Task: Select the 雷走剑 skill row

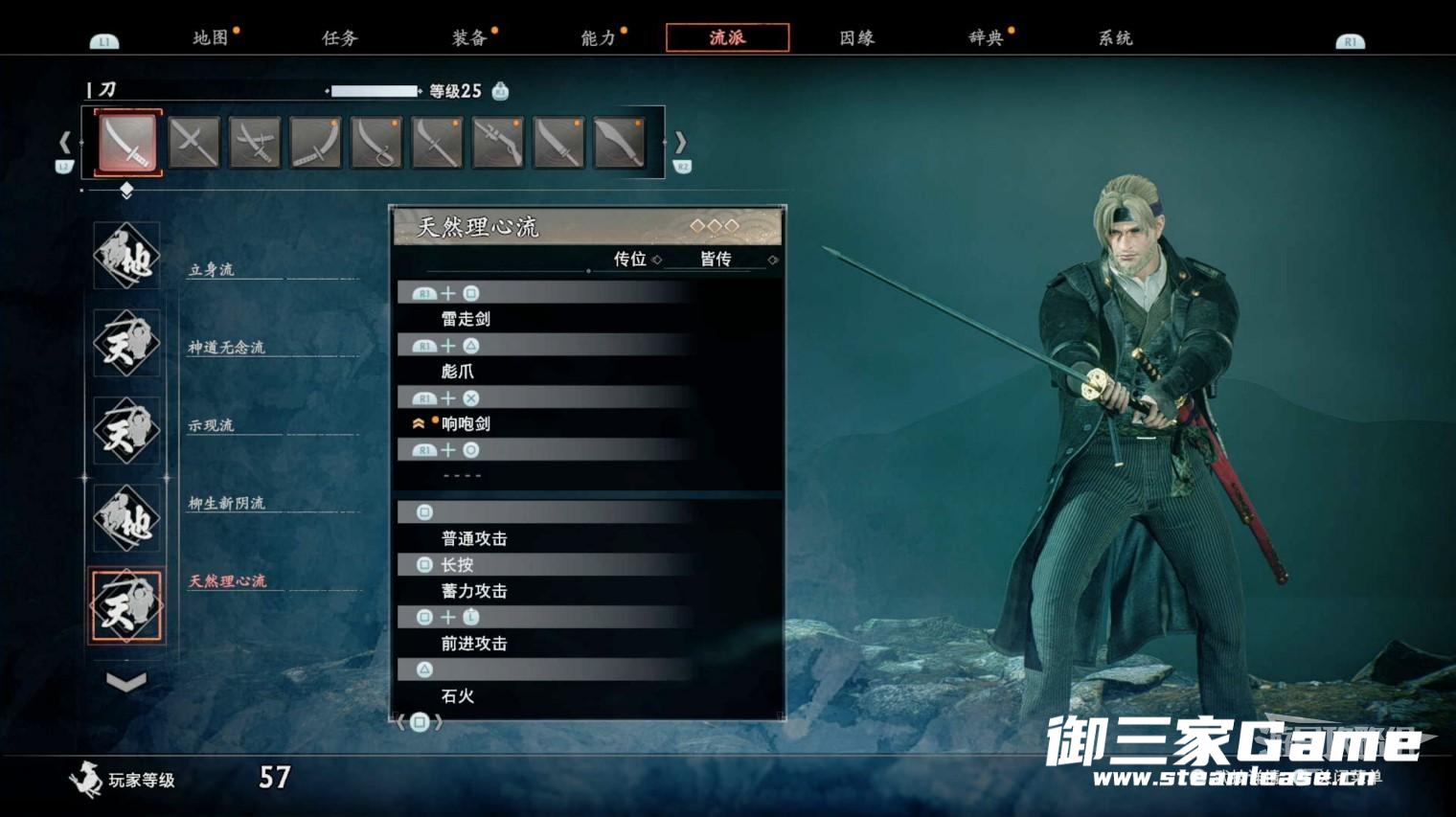Action: point(466,319)
